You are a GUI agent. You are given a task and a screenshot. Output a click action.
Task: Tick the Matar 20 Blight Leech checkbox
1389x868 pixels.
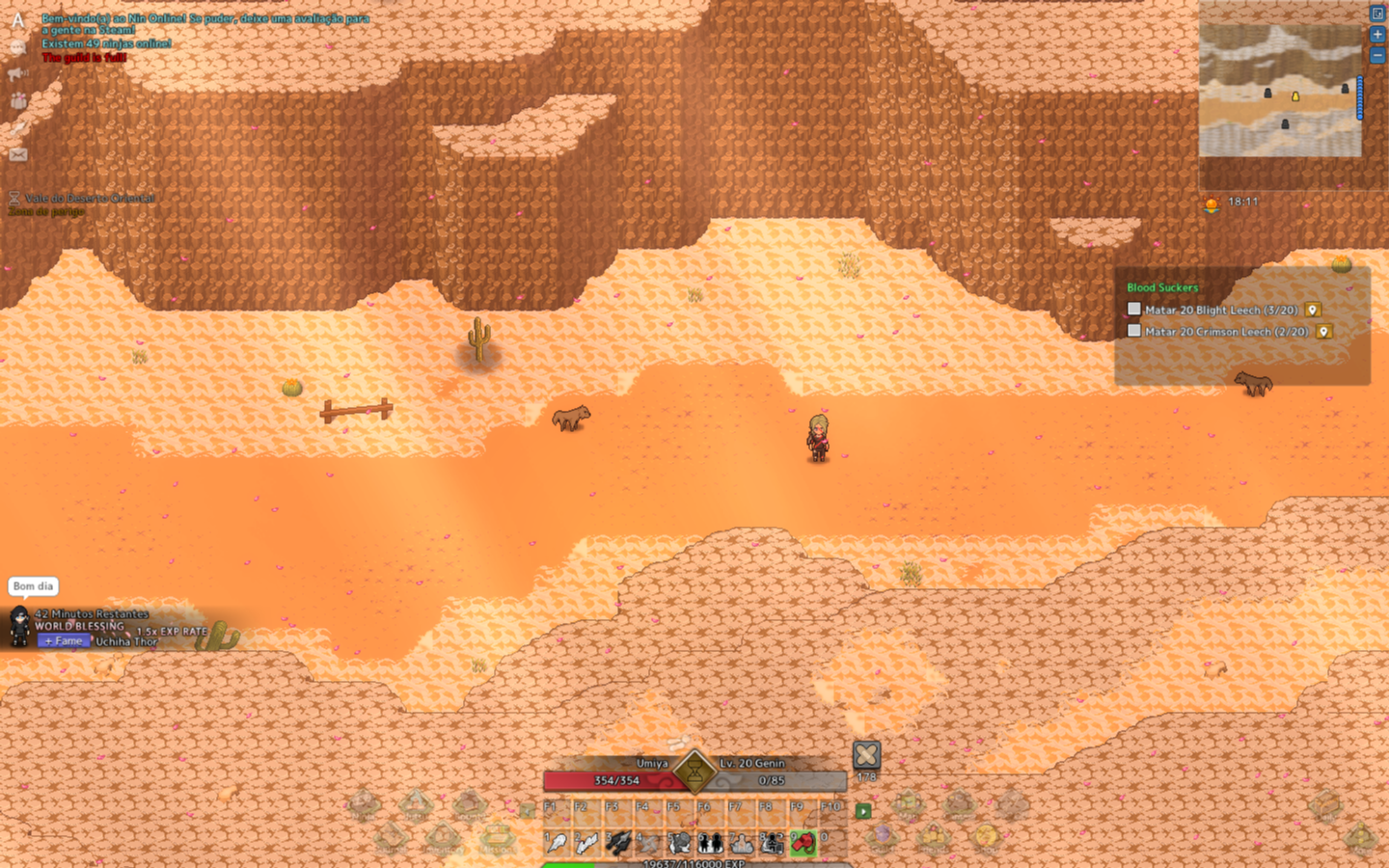[x=1134, y=310]
